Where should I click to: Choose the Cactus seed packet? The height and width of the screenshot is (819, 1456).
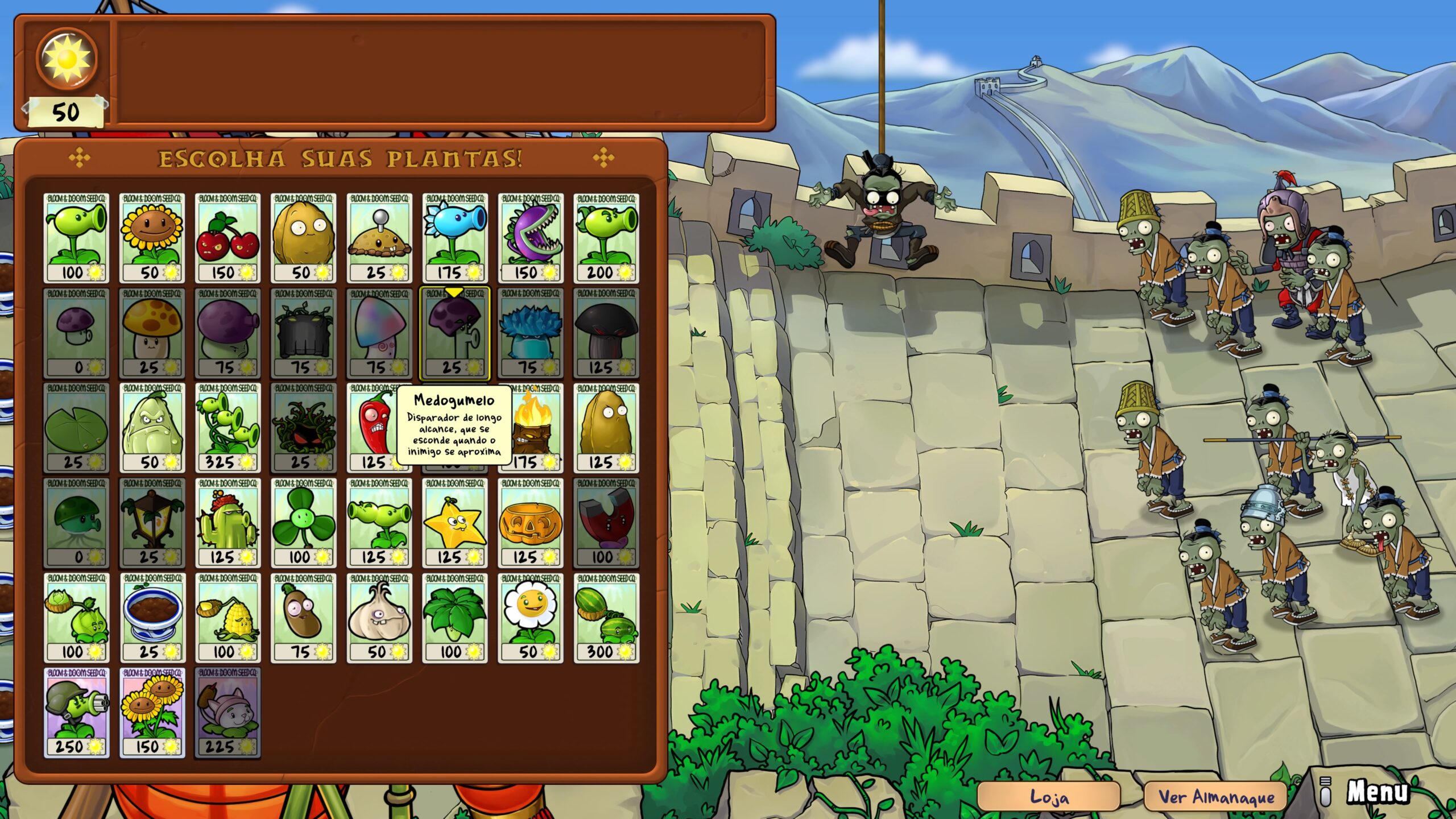(227, 523)
